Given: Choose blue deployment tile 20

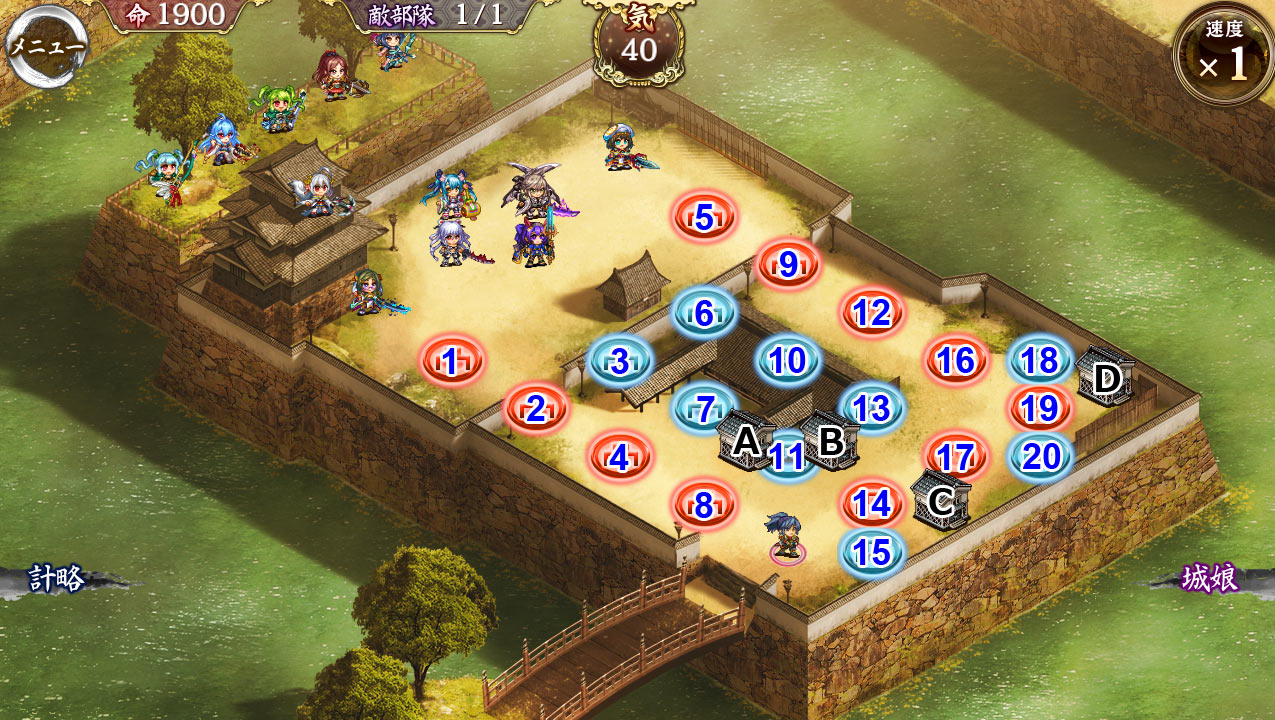Looking at the screenshot, I should pos(1041,457).
